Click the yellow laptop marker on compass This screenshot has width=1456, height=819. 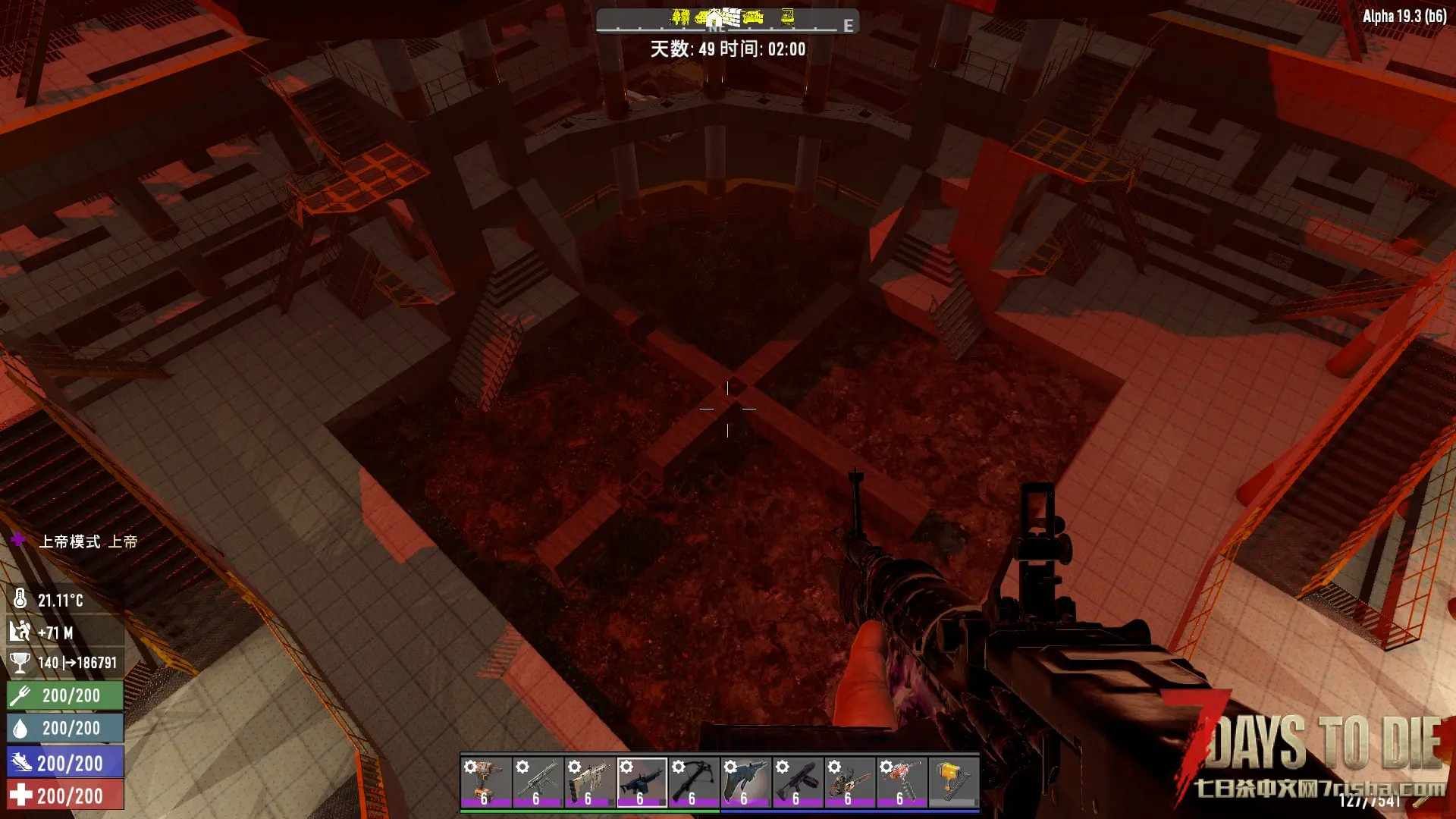[x=788, y=16]
